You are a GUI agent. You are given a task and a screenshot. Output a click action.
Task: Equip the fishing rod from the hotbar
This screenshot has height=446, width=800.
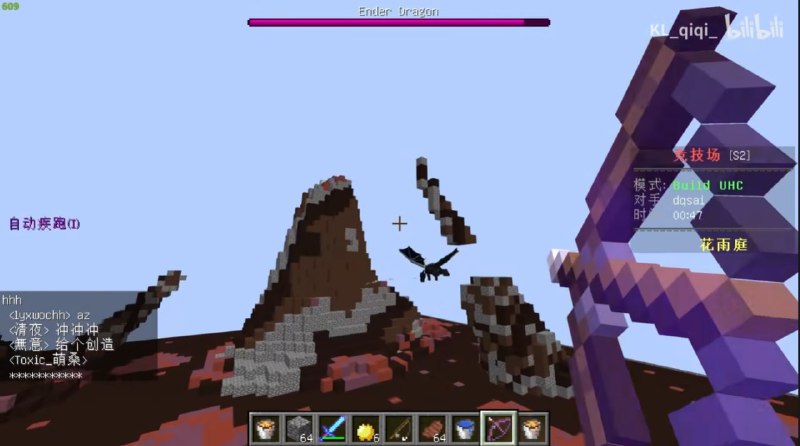399,428
